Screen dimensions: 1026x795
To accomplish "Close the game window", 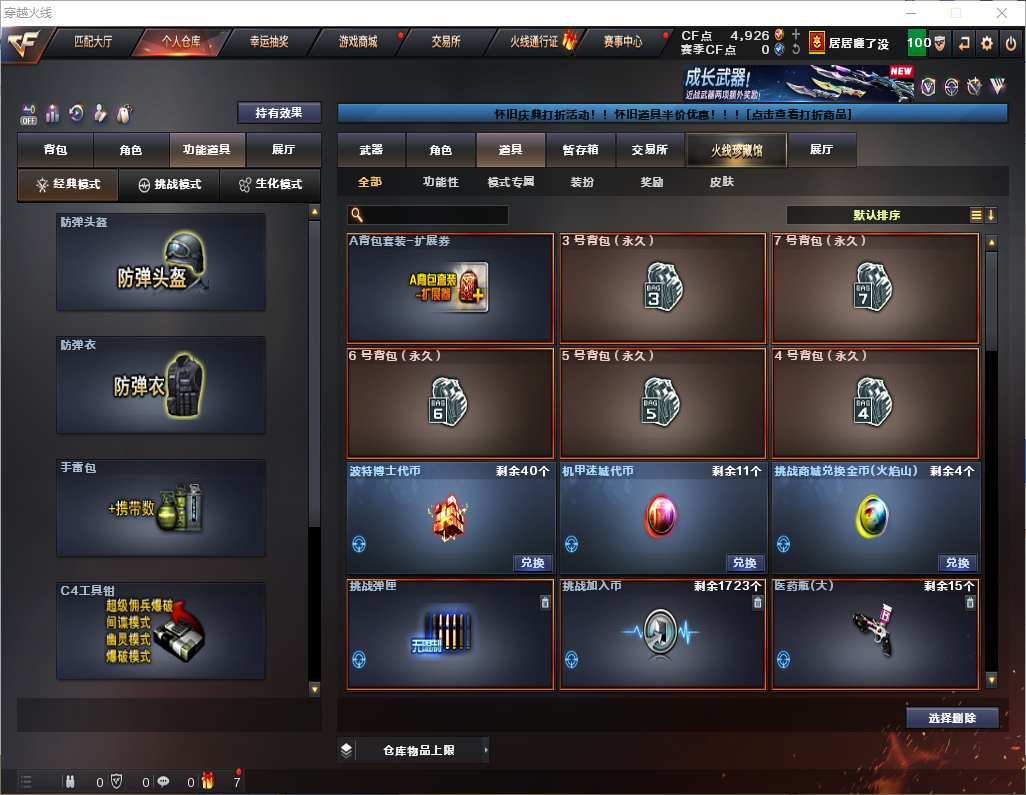I will (1001, 13).
